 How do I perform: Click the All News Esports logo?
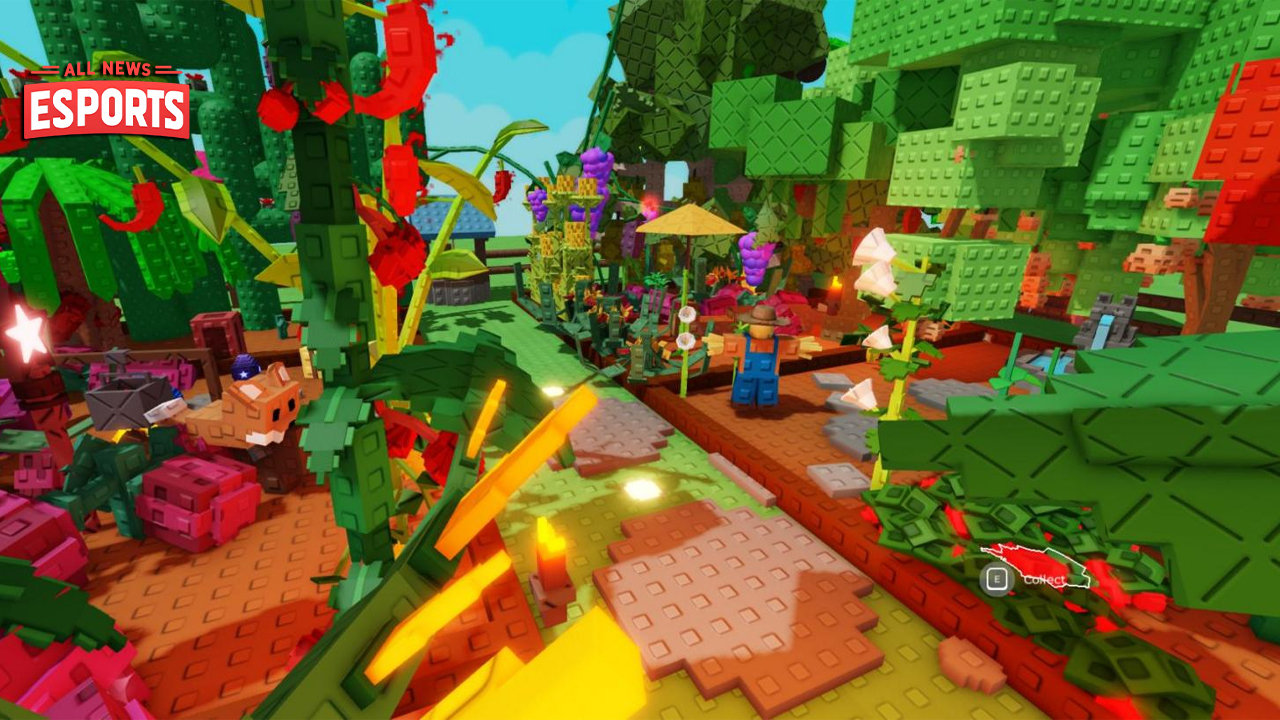point(106,100)
